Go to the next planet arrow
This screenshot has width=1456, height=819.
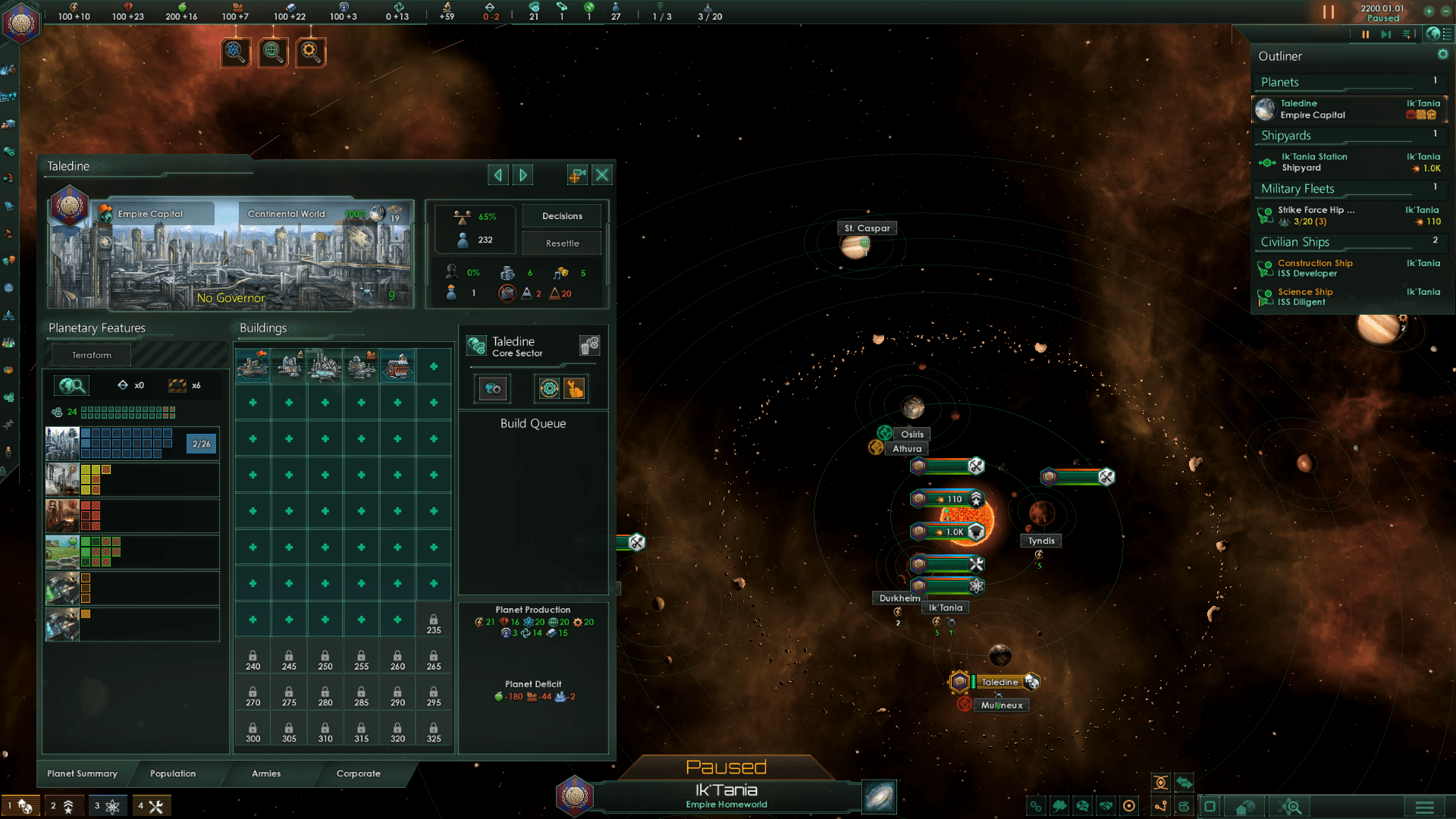523,175
